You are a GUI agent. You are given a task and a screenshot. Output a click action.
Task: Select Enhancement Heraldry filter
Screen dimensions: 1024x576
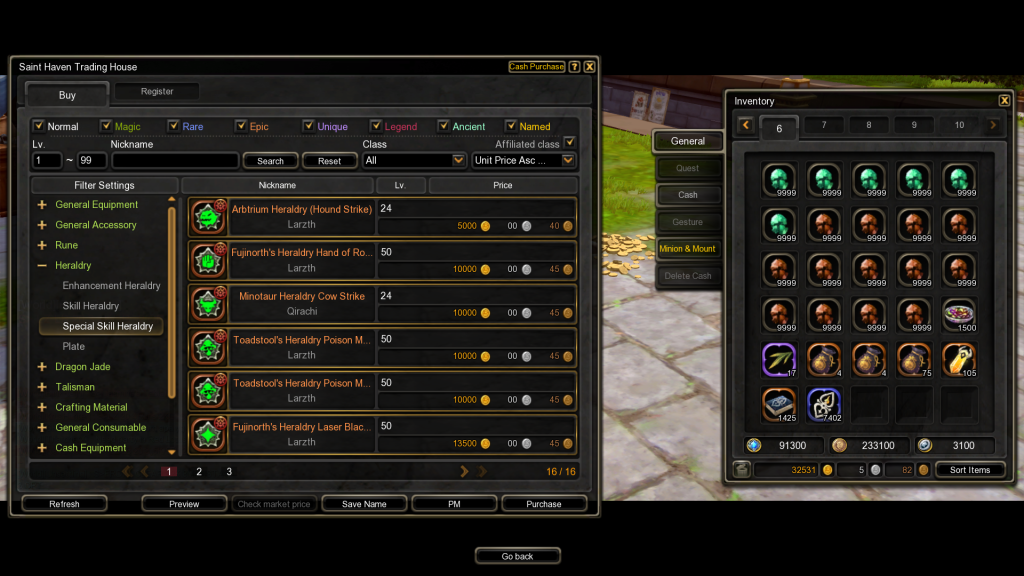[111, 286]
